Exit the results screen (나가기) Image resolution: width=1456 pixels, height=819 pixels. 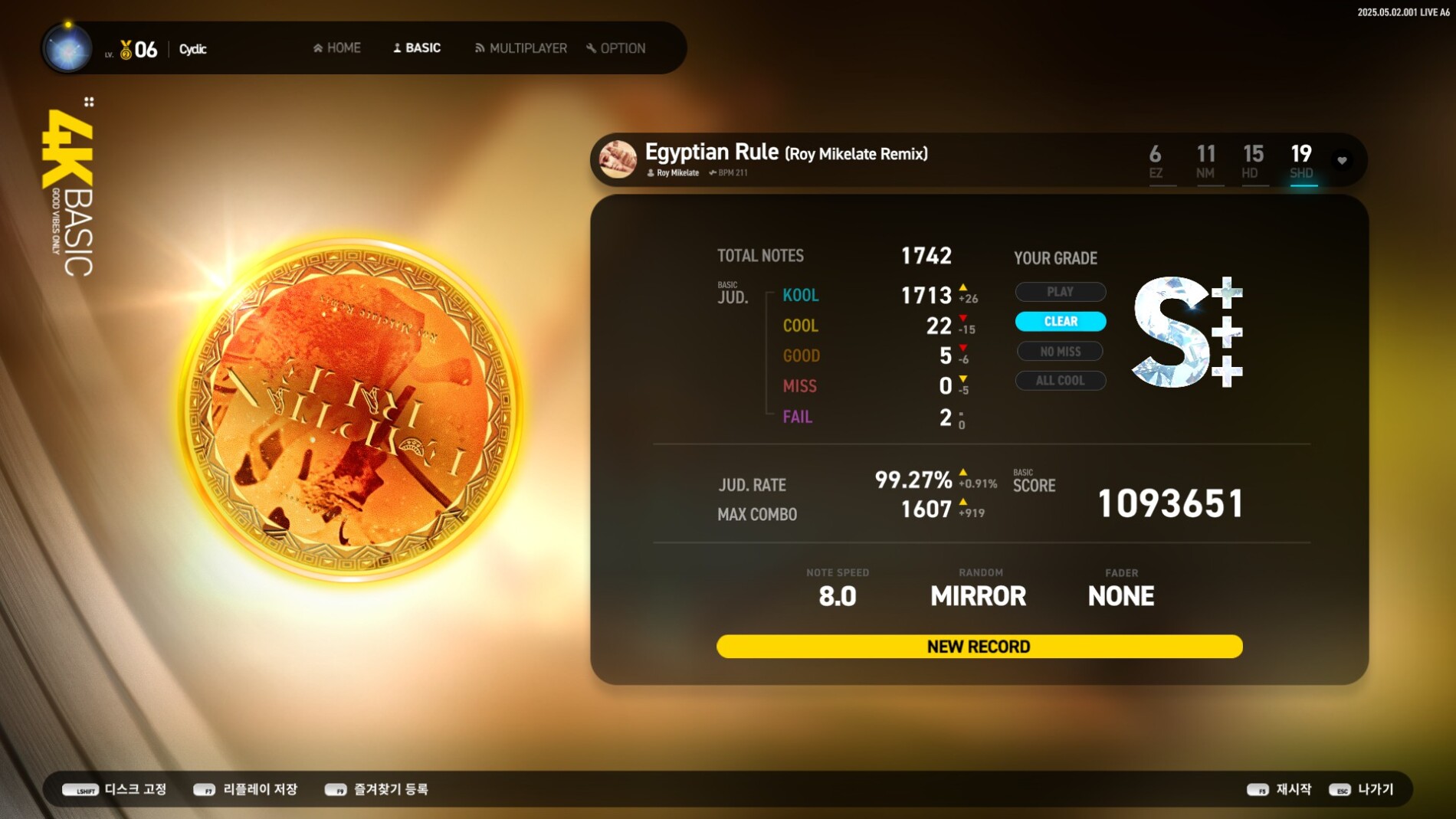coord(1362,789)
